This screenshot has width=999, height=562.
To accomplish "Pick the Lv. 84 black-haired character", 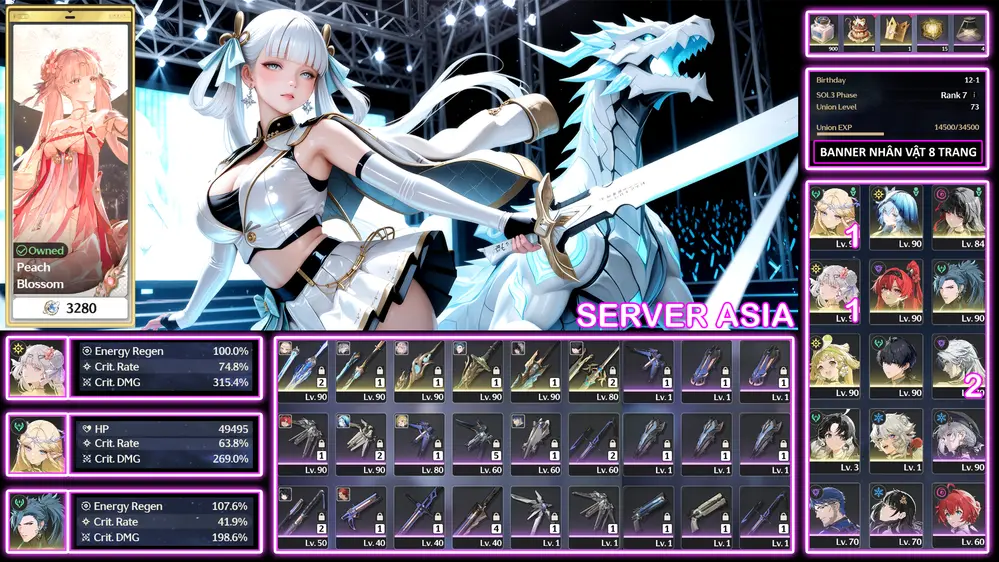I will click(959, 215).
